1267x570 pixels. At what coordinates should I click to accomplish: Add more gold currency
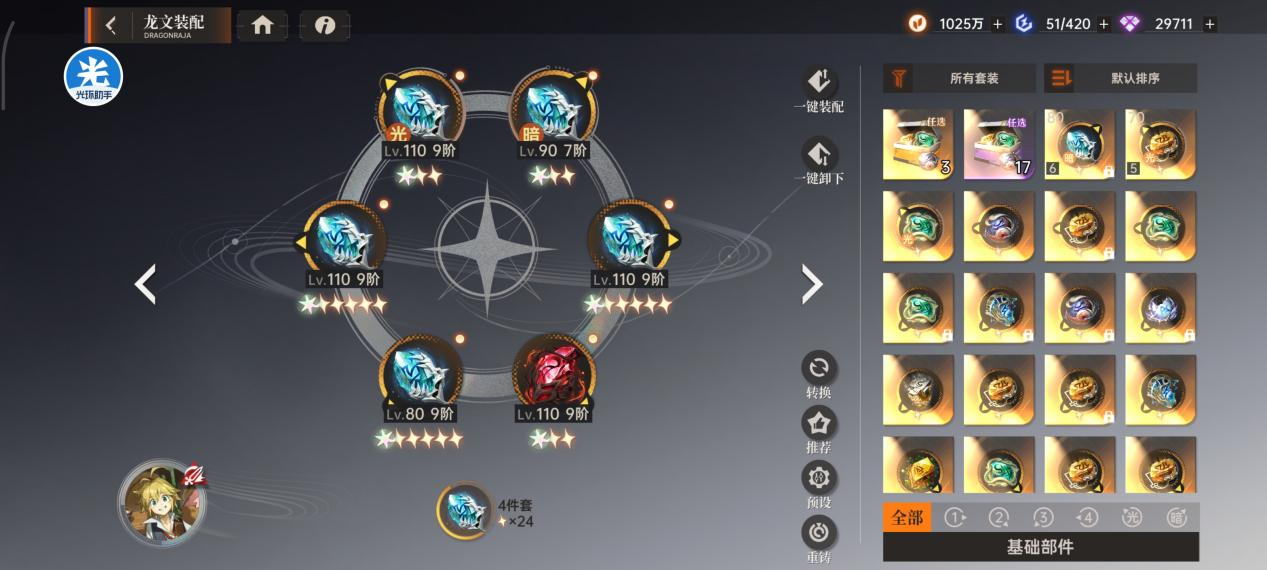pos(998,24)
